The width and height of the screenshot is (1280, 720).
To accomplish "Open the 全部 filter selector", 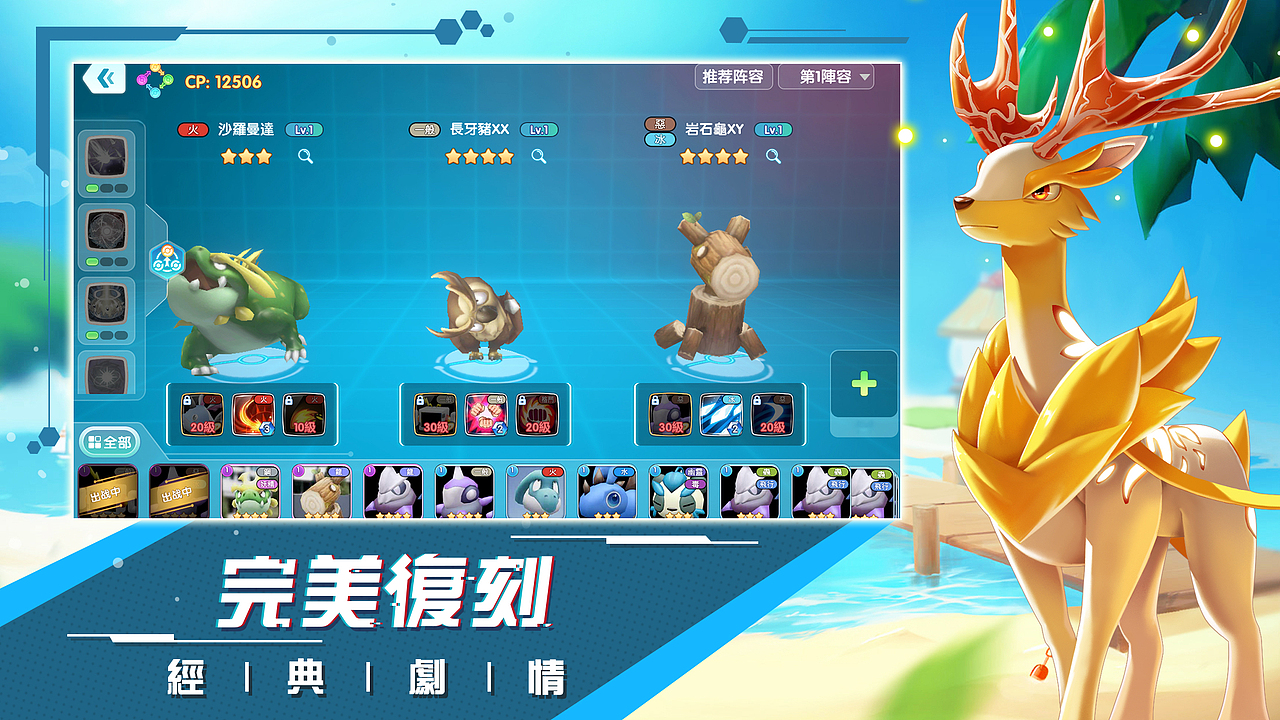I will (110, 441).
